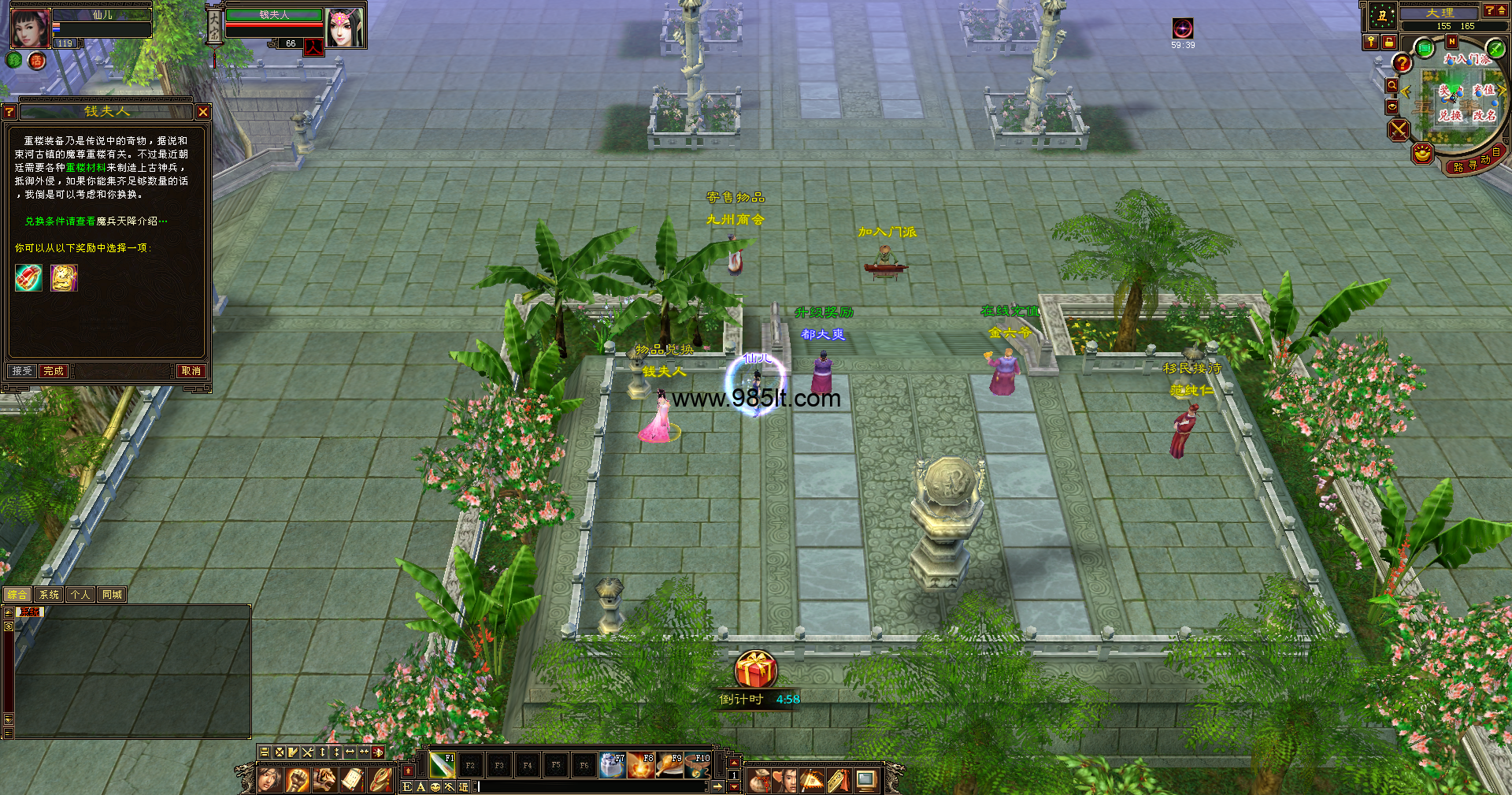
Task: Click the crossed swords button by minimap
Action: [x=1399, y=130]
